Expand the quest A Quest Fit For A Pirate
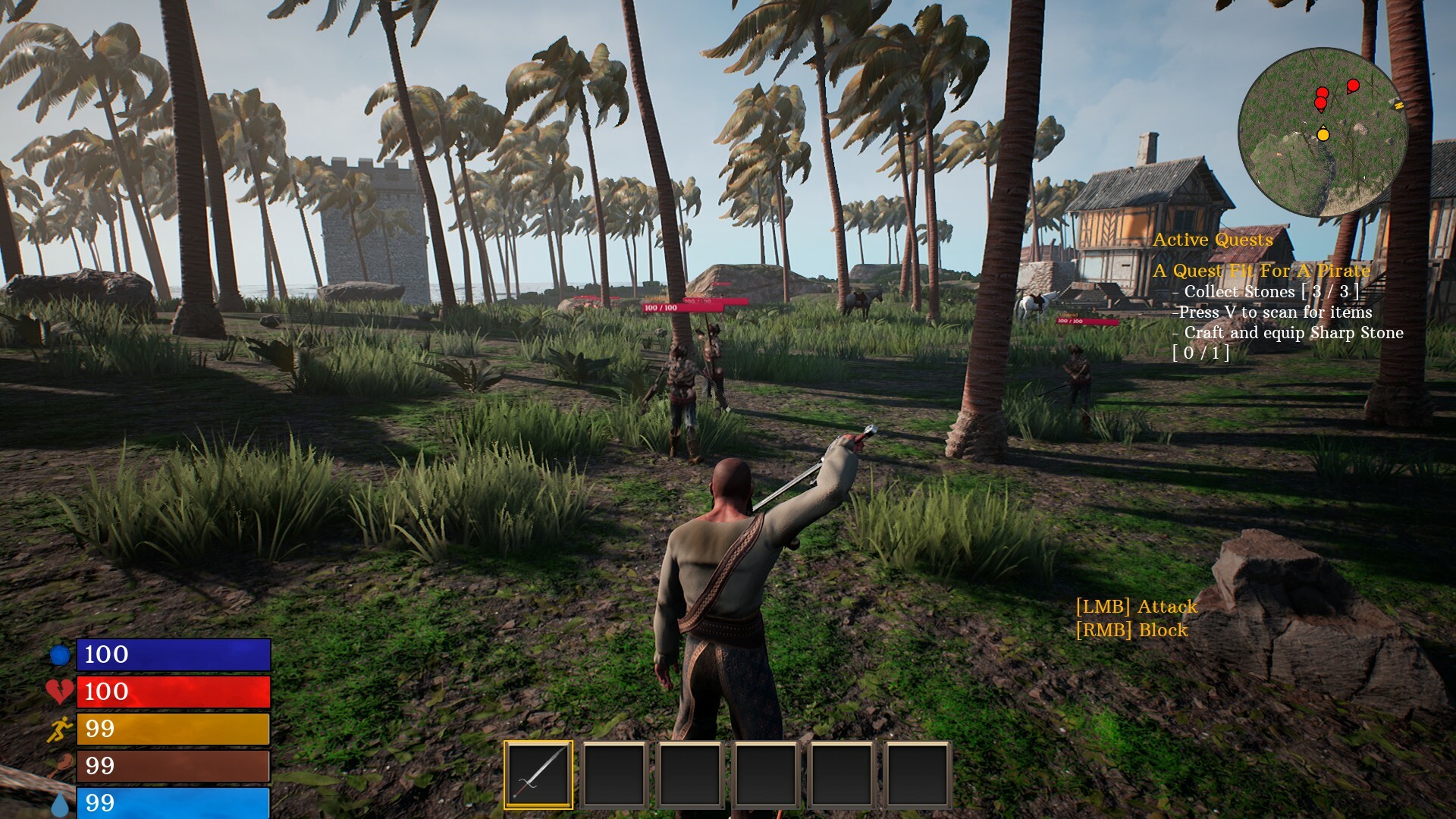1456x819 pixels. point(1263,269)
